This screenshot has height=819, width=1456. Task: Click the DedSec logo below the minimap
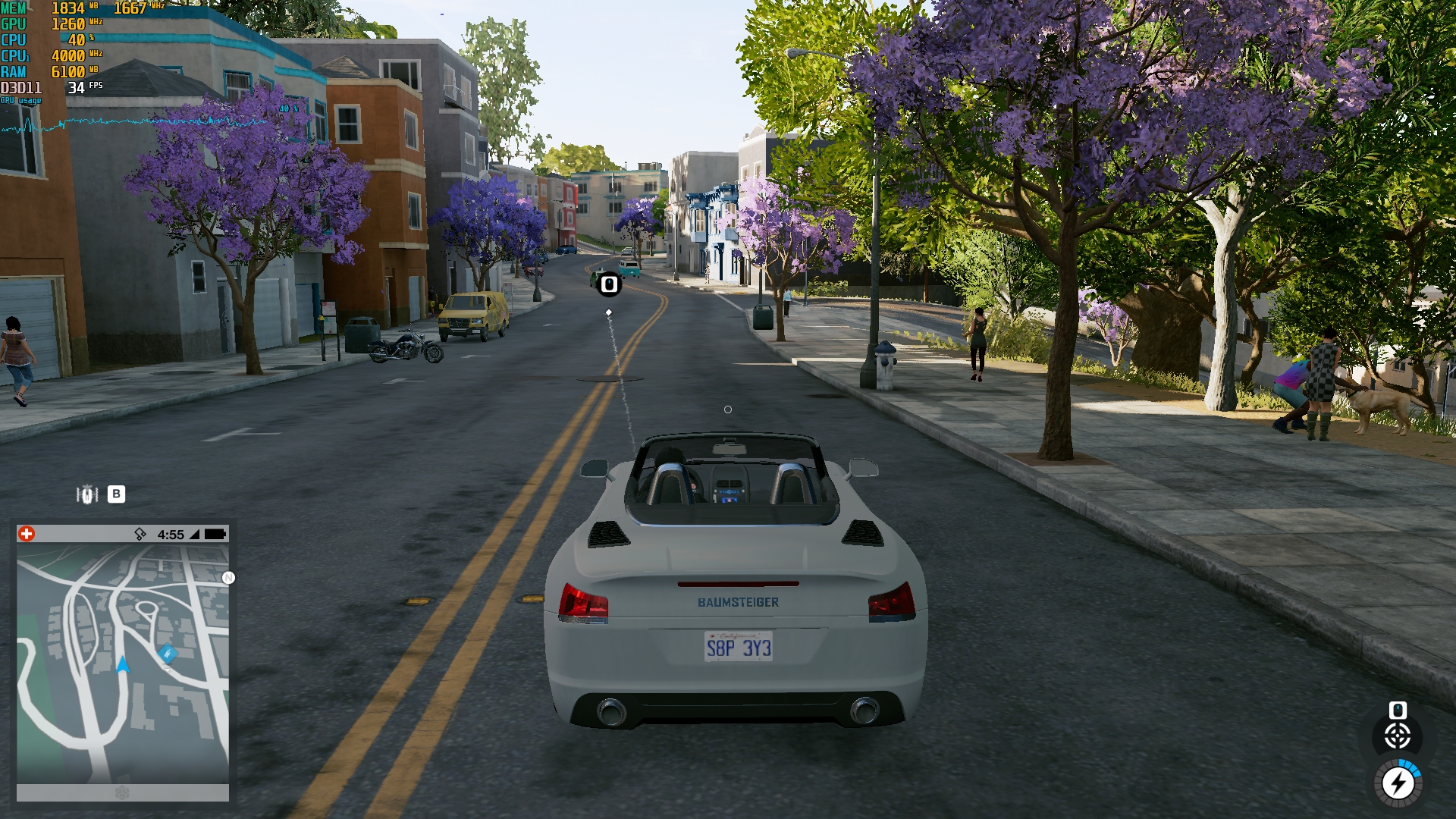(123, 792)
